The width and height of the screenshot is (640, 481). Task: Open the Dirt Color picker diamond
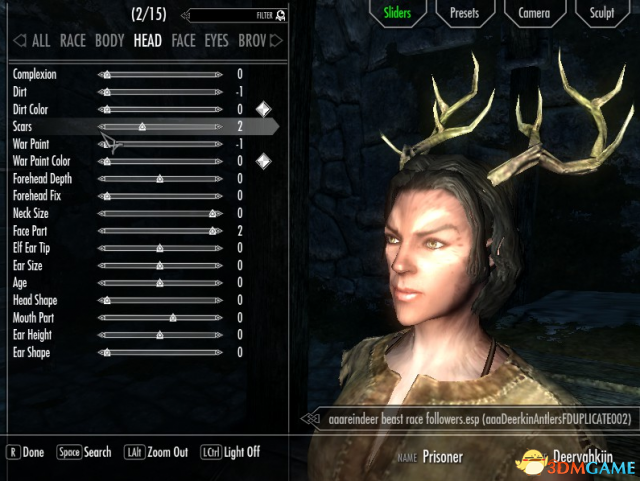pos(263,109)
